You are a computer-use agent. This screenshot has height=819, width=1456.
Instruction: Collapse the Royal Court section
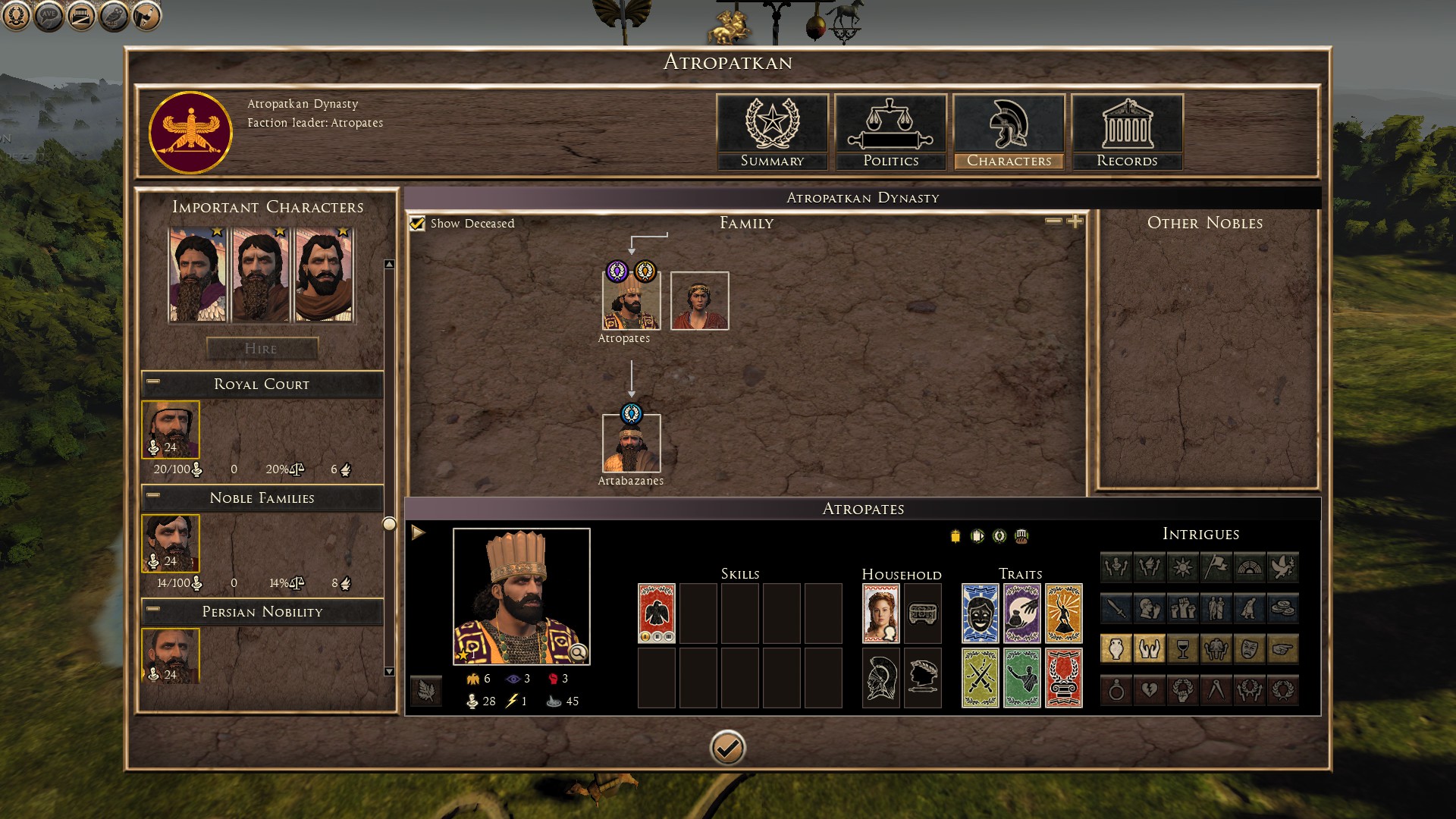pos(153,382)
